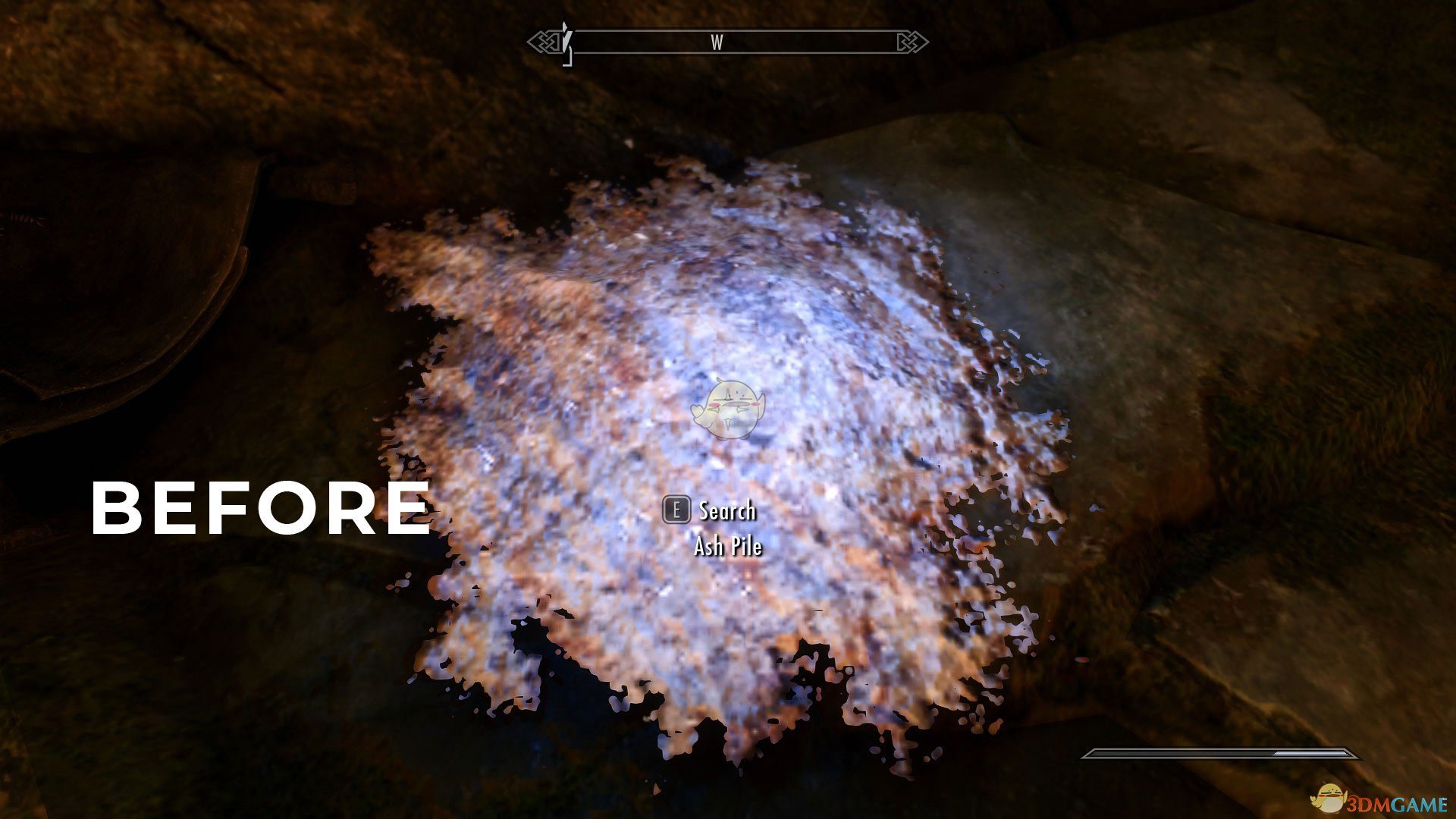The width and height of the screenshot is (1456, 819).
Task: Toggle the Search interaction prompt
Action: pos(724,512)
